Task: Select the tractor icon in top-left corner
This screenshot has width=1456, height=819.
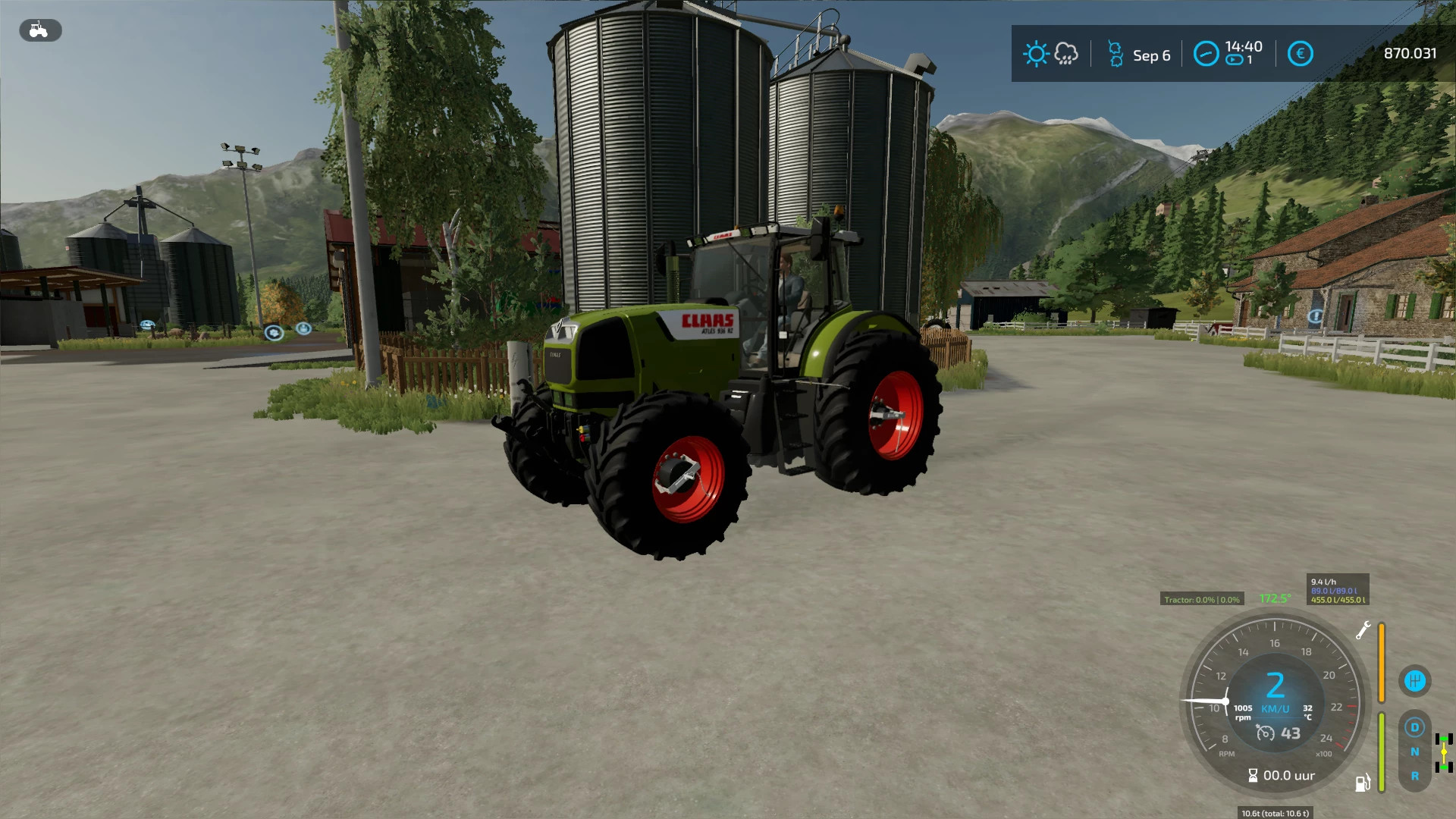Action: (x=40, y=31)
